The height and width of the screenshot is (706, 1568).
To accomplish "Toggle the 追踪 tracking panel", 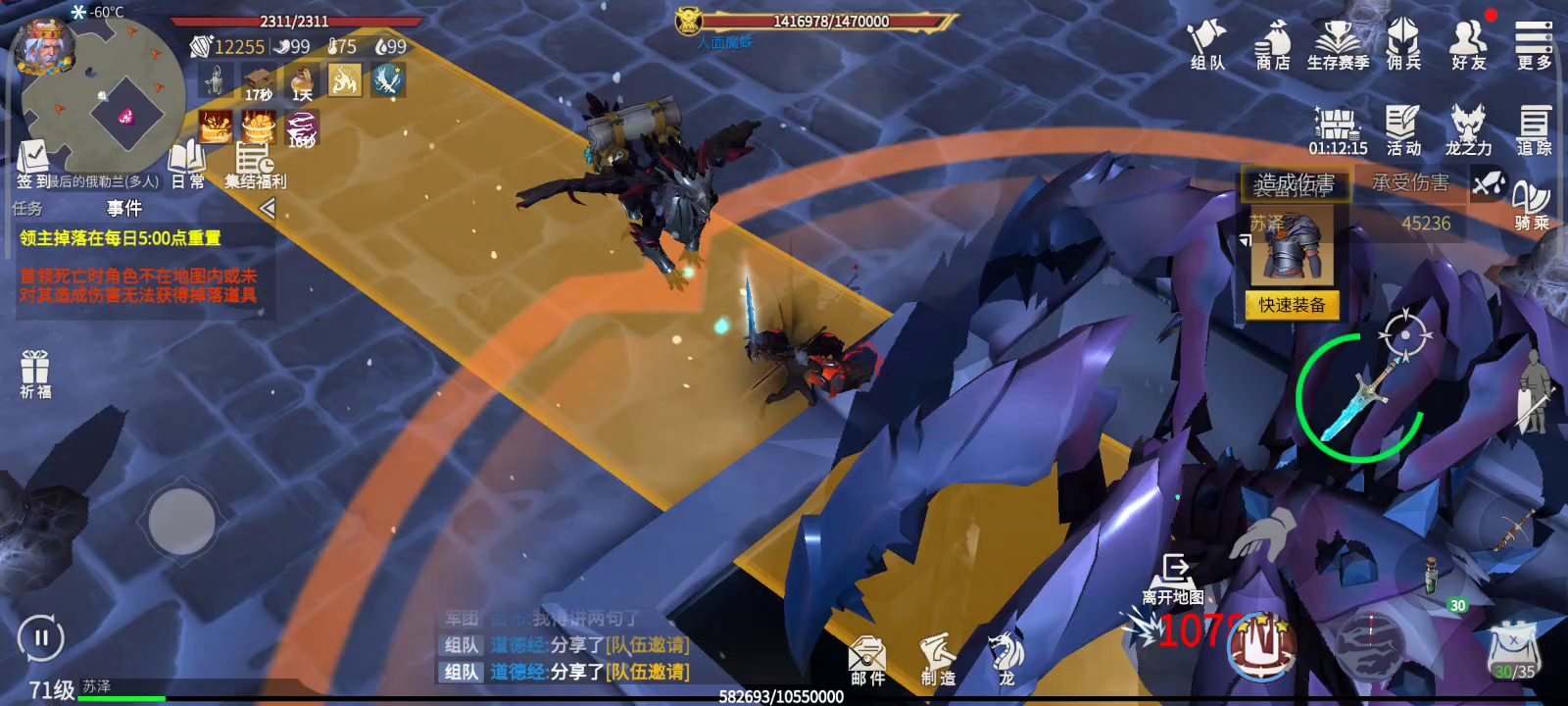I will 1534,130.
